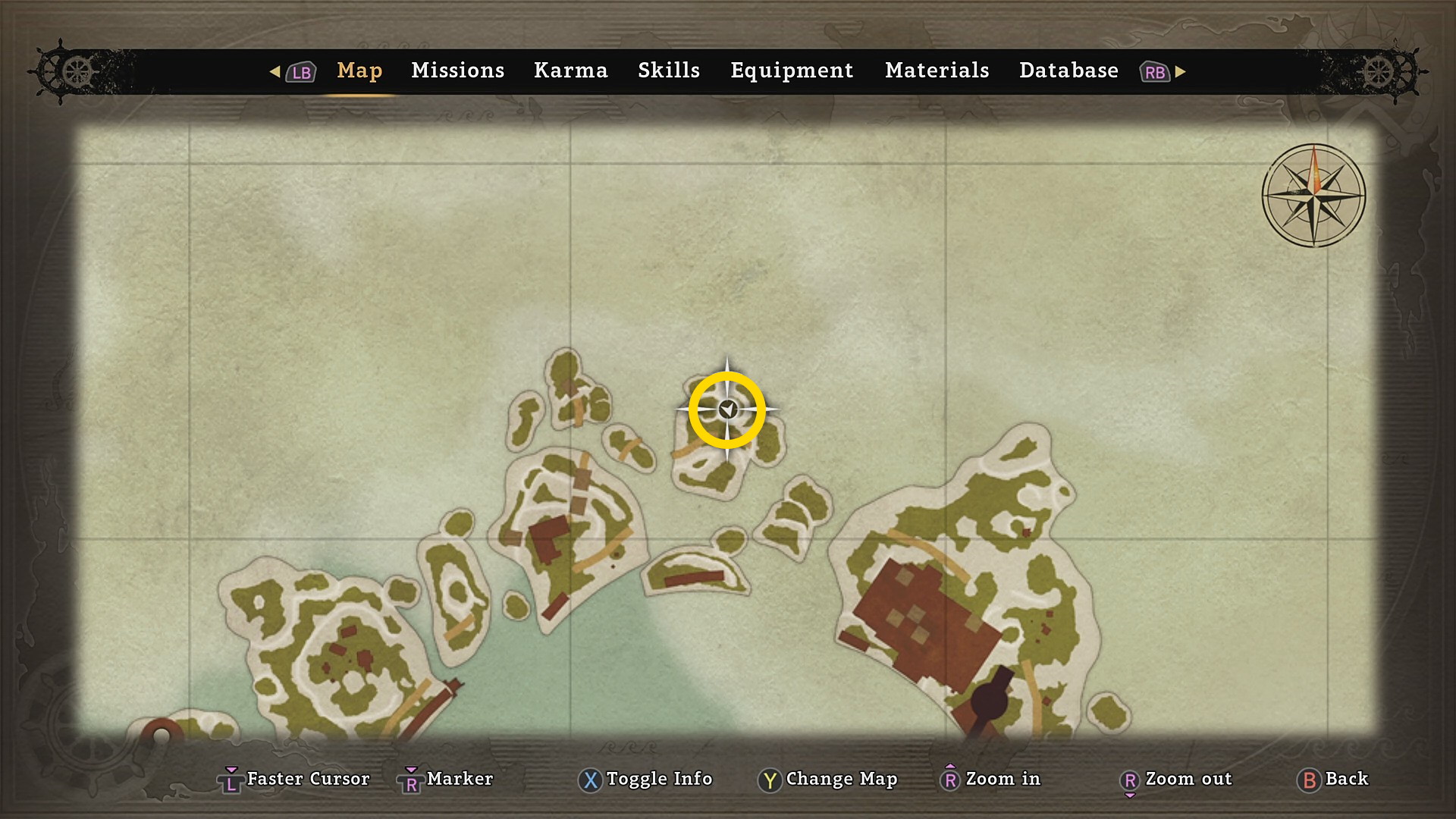Open the Equipment tab

pos(791,71)
